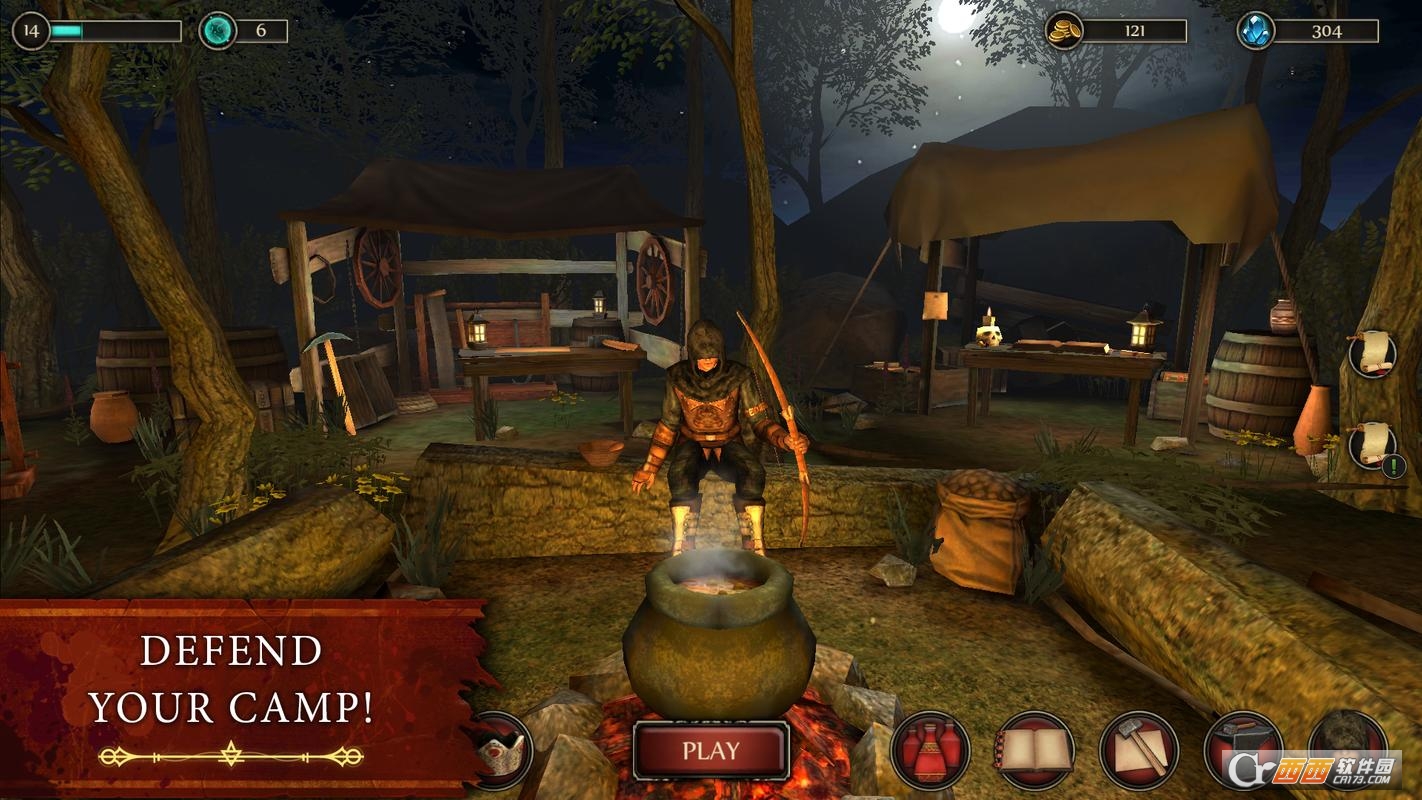The height and width of the screenshot is (800, 1422).
Task: Click the crown icon beside the banner
Action: (x=502, y=752)
